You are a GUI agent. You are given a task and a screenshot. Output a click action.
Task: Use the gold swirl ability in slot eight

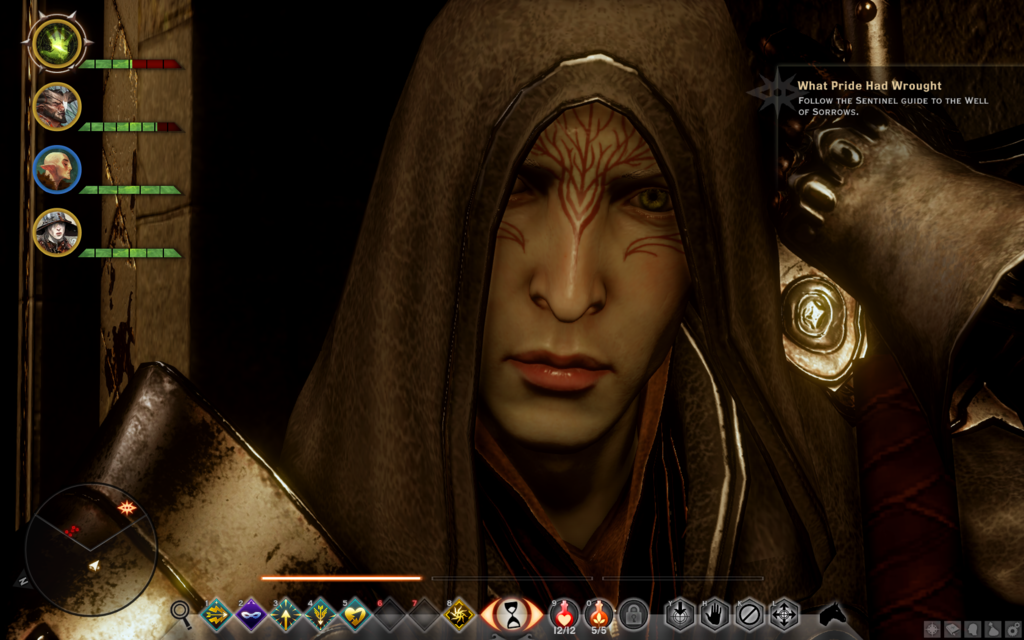point(459,613)
